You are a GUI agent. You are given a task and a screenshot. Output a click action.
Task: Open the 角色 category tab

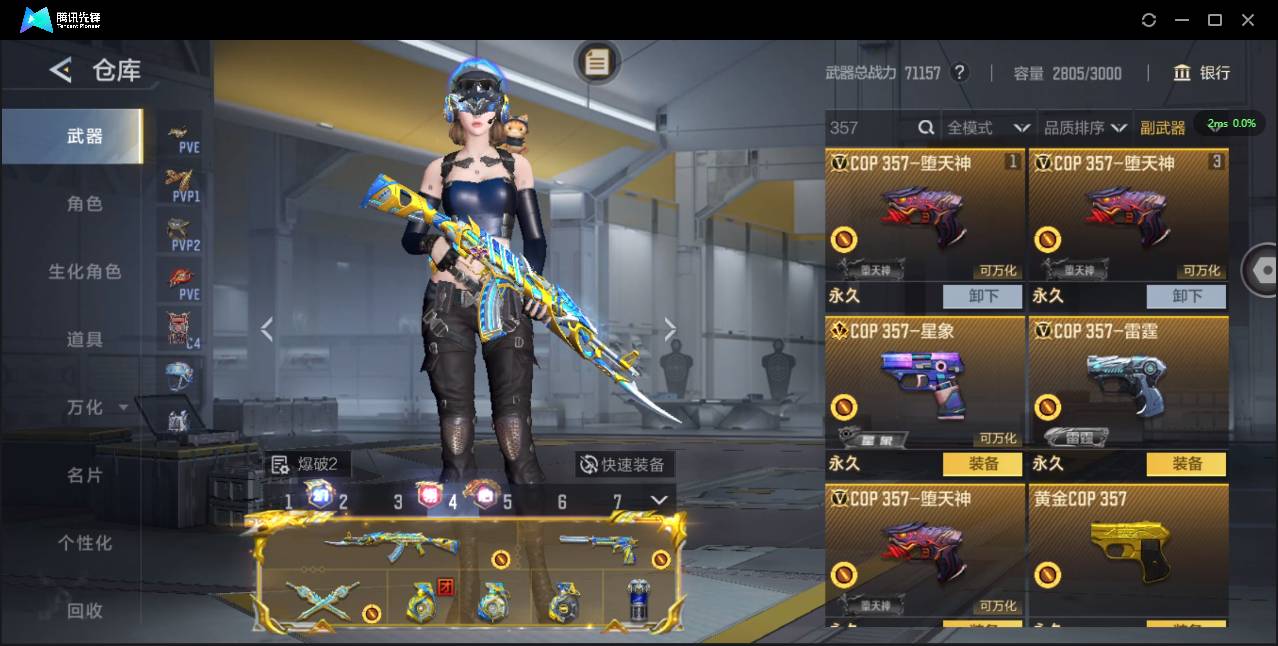tap(84, 204)
